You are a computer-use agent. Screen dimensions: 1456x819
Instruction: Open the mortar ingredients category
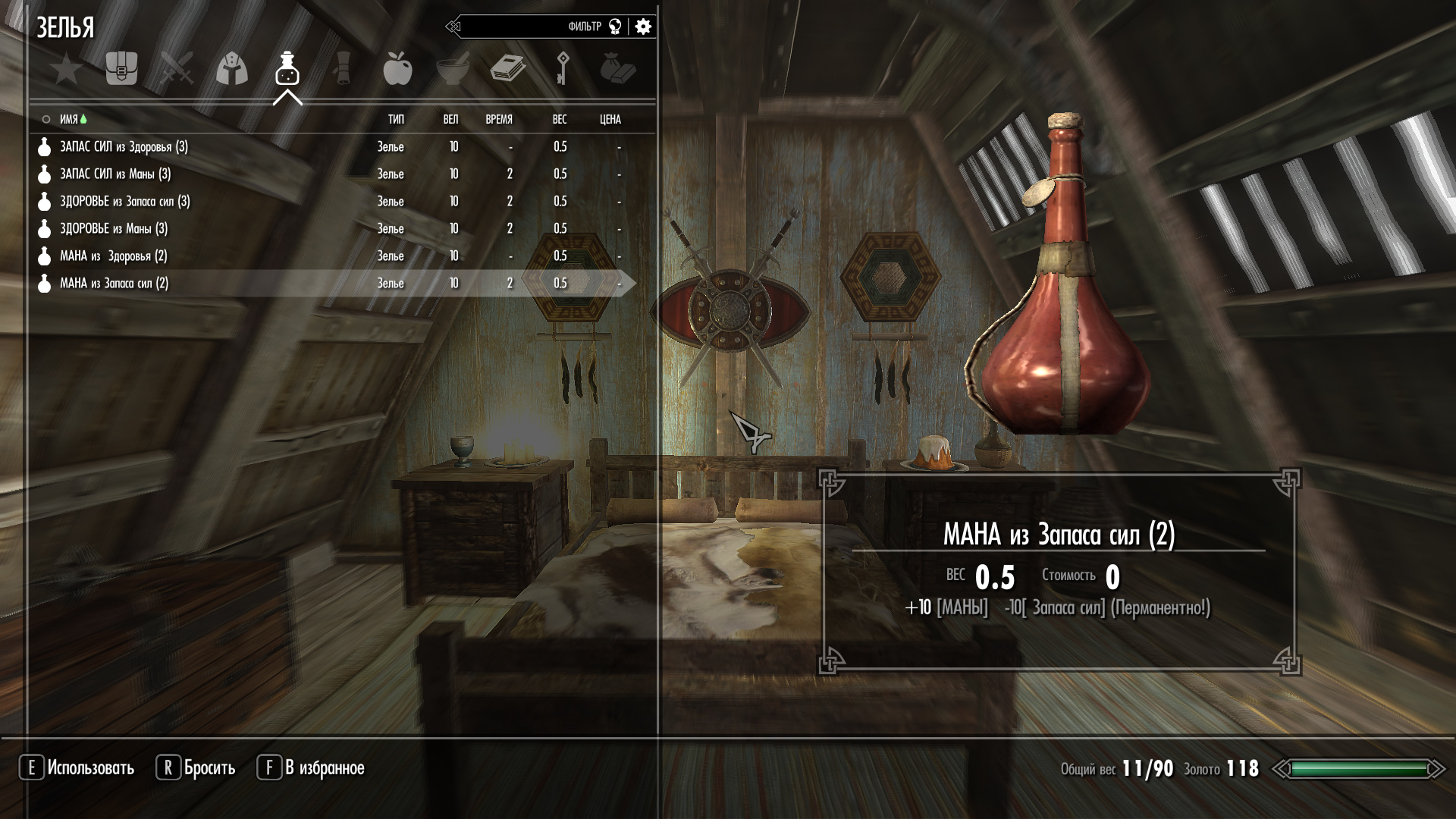[453, 69]
